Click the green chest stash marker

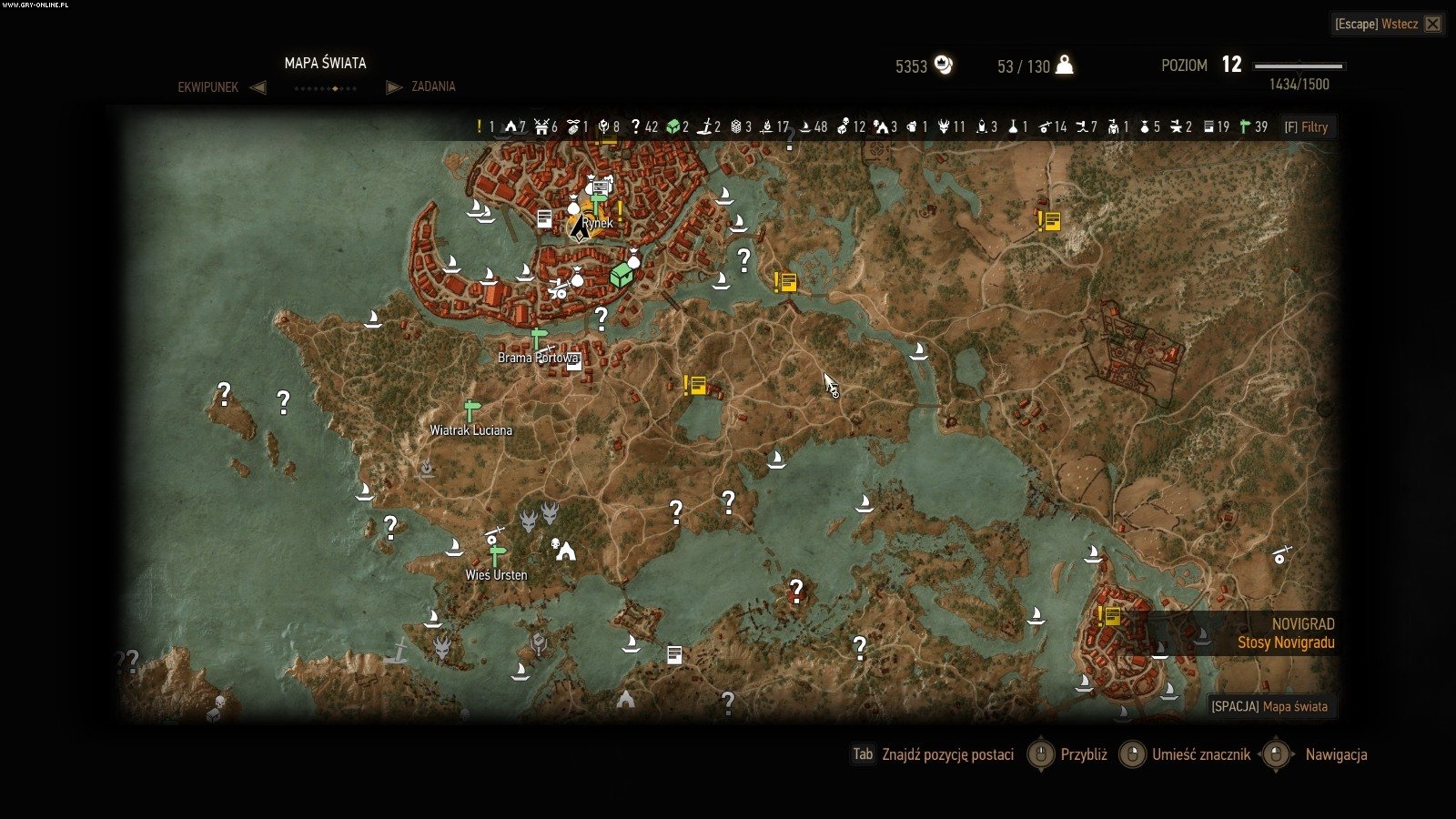click(x=621, y=274)
